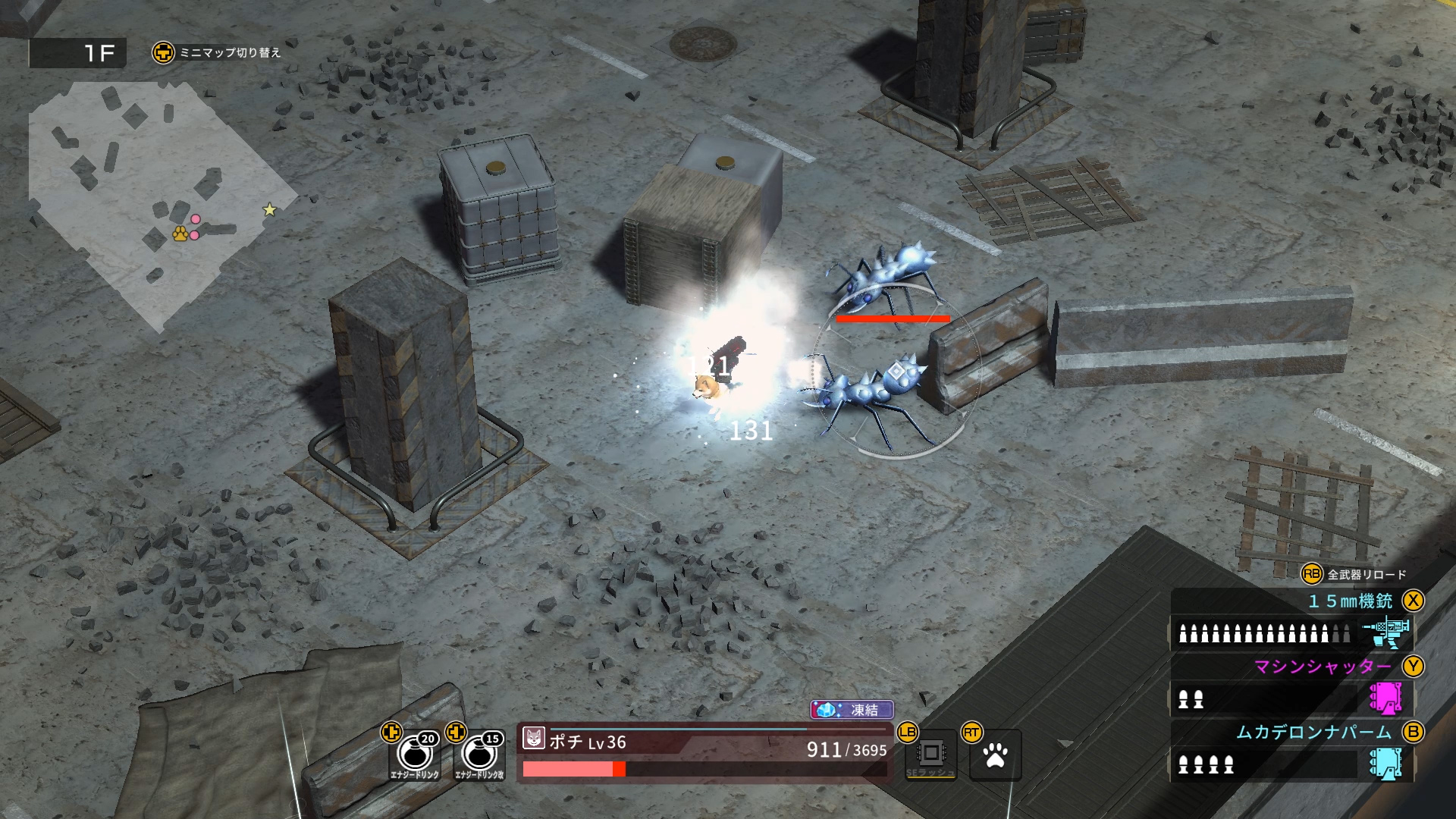Screen dimensions: 1456x819
Task: Select the magenta Machine Shutter weapon icon
Action: pos(1386,698)
